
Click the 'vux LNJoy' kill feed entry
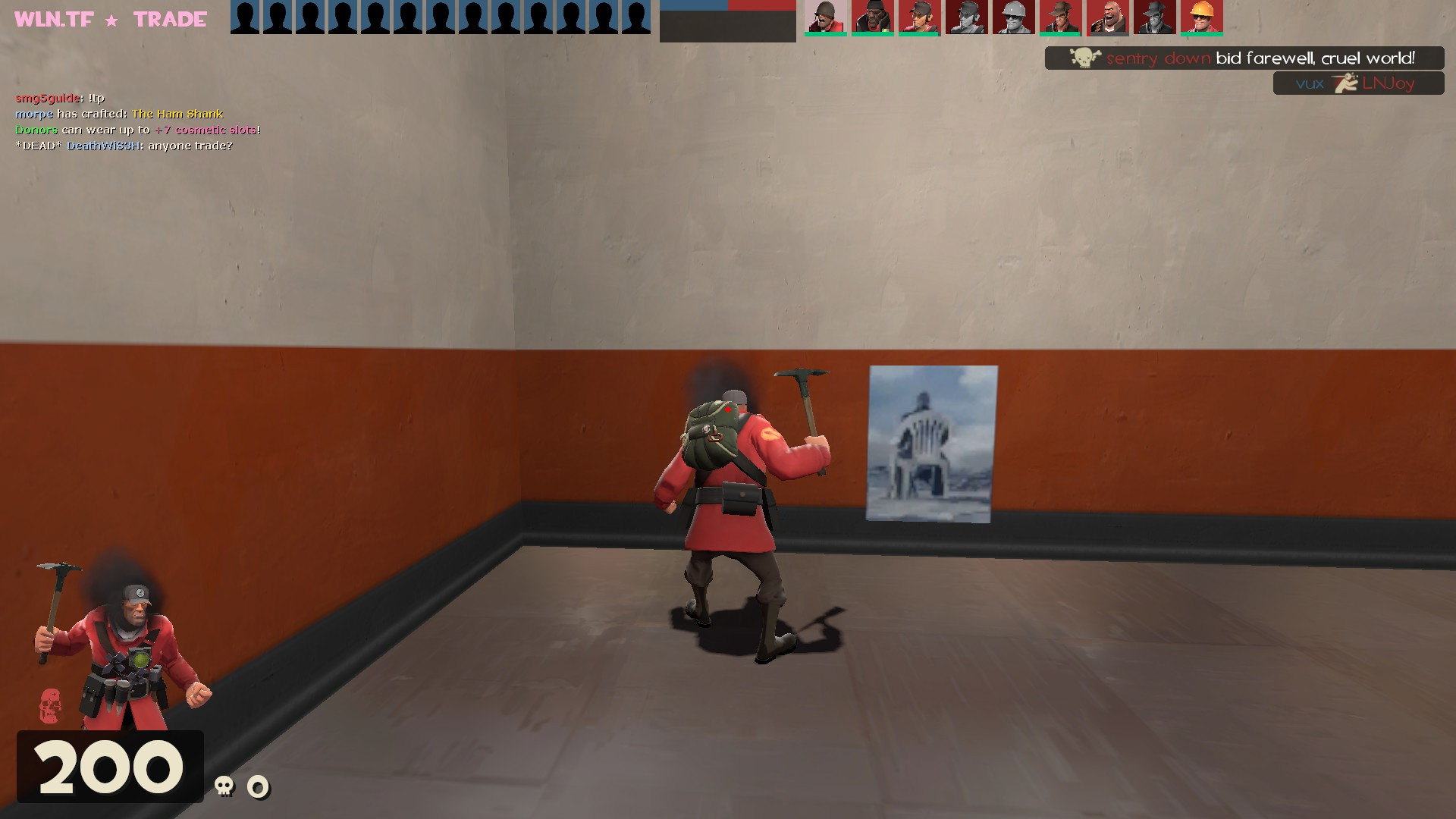coord(1357,83)
